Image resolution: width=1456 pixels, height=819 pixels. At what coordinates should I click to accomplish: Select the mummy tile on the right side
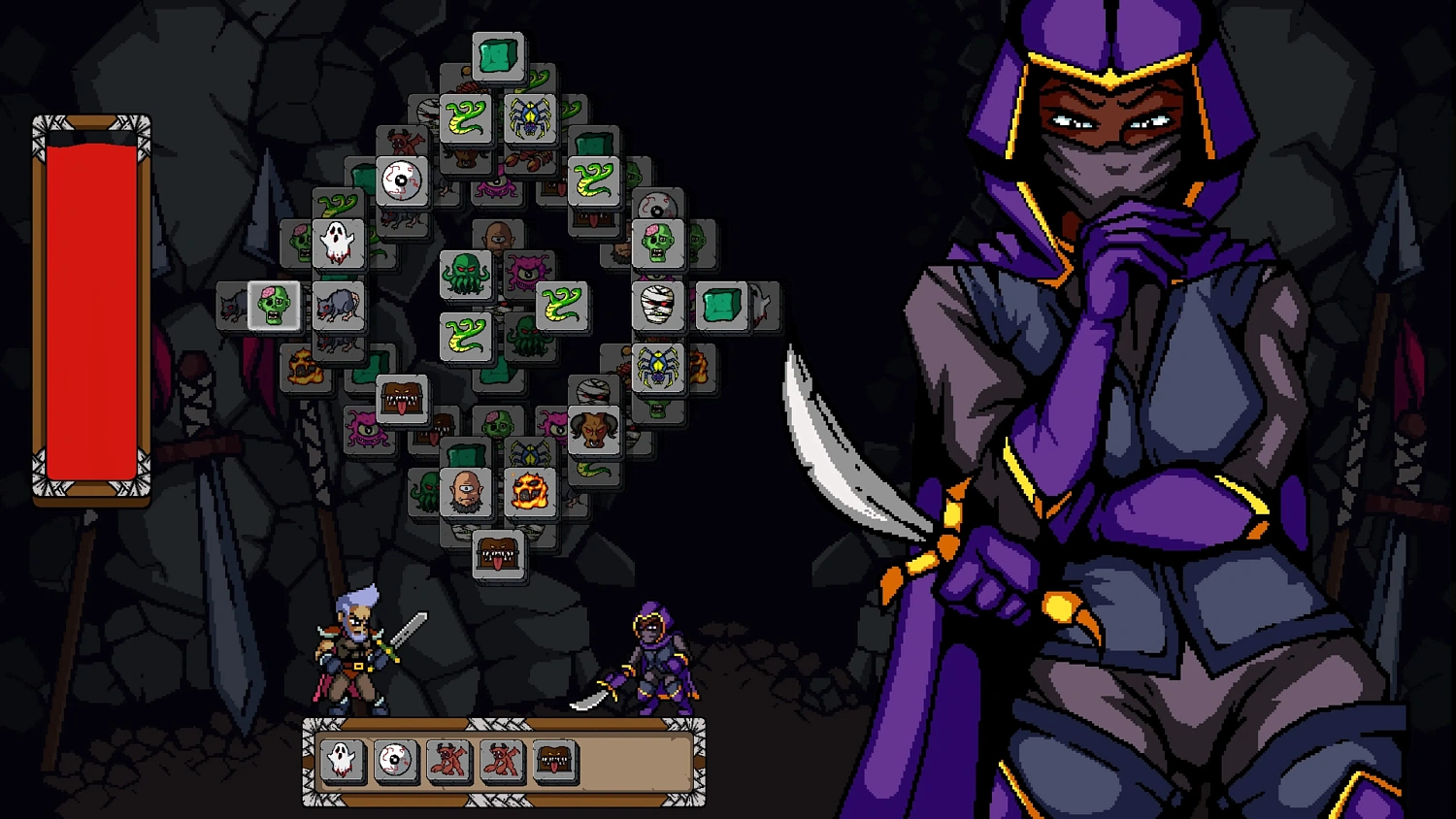pyautogui.click(x=656, y=304)
